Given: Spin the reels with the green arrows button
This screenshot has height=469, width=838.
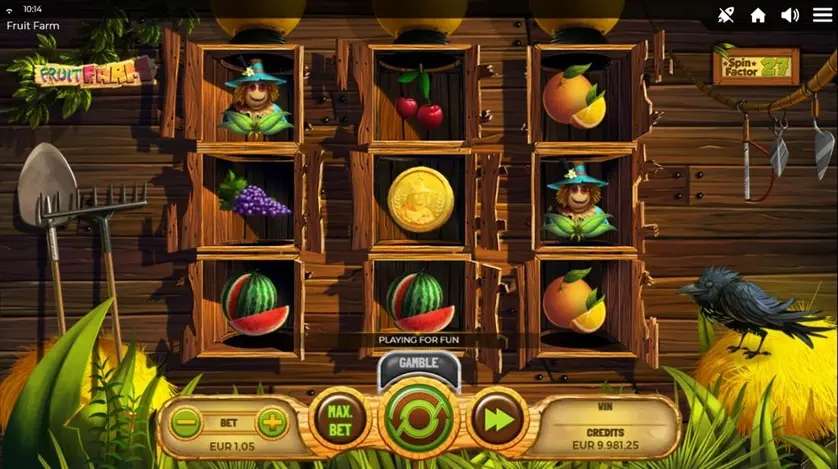Looking at the screenshot, I should pyautogui.click(x=419, y=420).
